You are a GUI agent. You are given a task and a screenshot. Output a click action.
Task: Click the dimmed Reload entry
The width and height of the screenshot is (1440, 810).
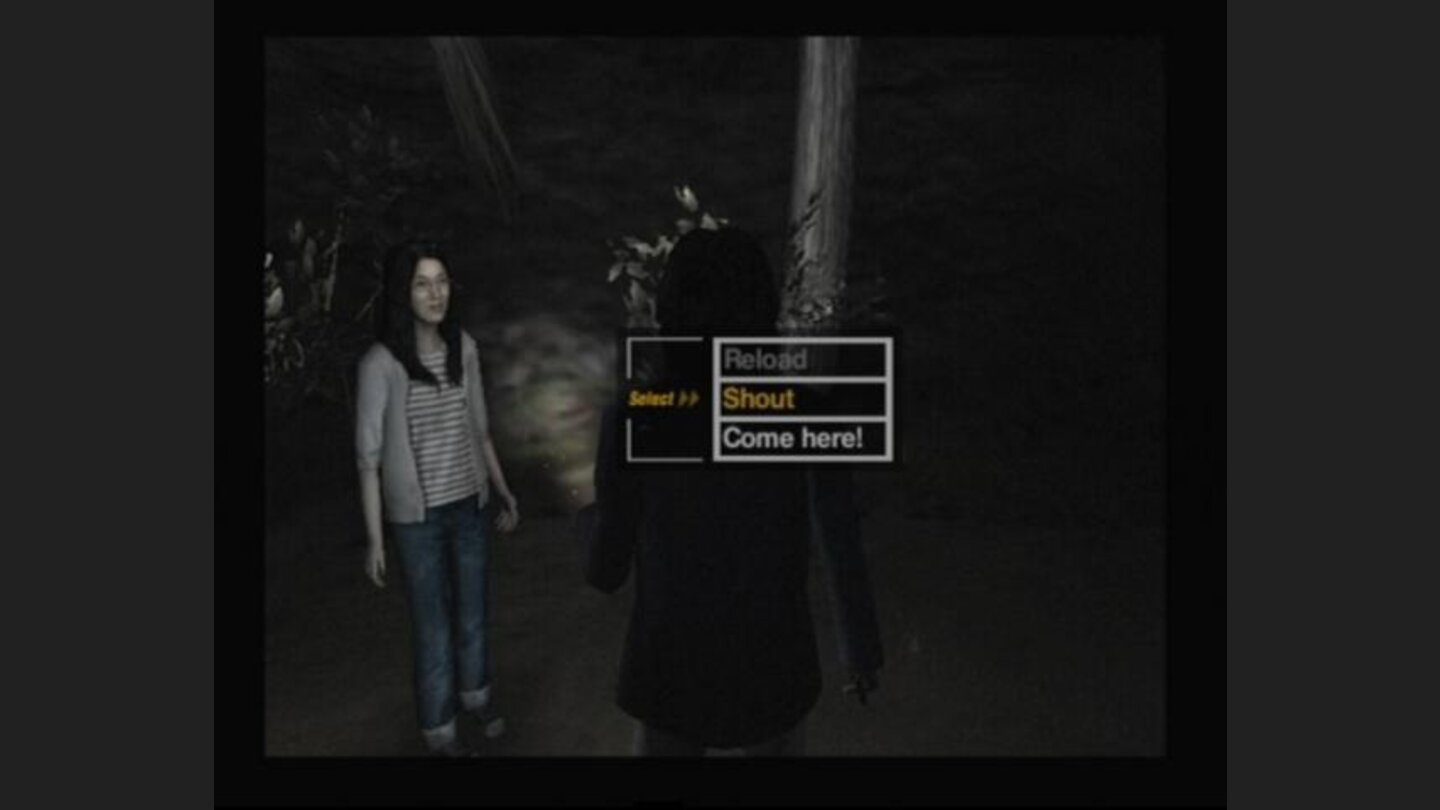click(768, 361)
